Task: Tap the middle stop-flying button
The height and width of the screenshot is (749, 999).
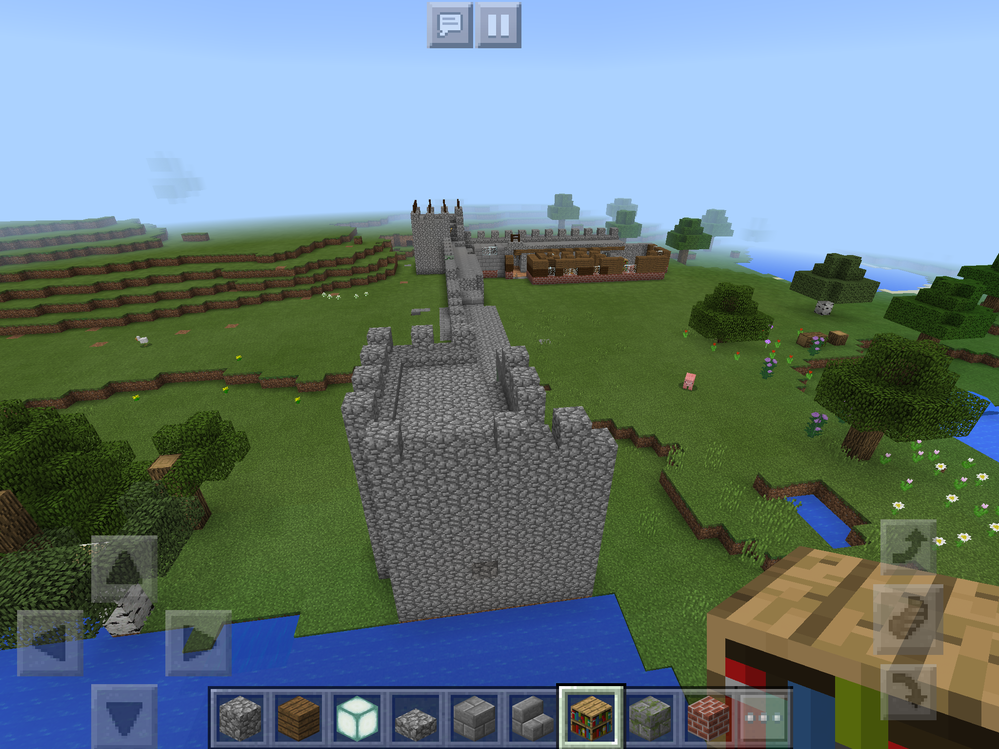Action: tap(908, 619)
